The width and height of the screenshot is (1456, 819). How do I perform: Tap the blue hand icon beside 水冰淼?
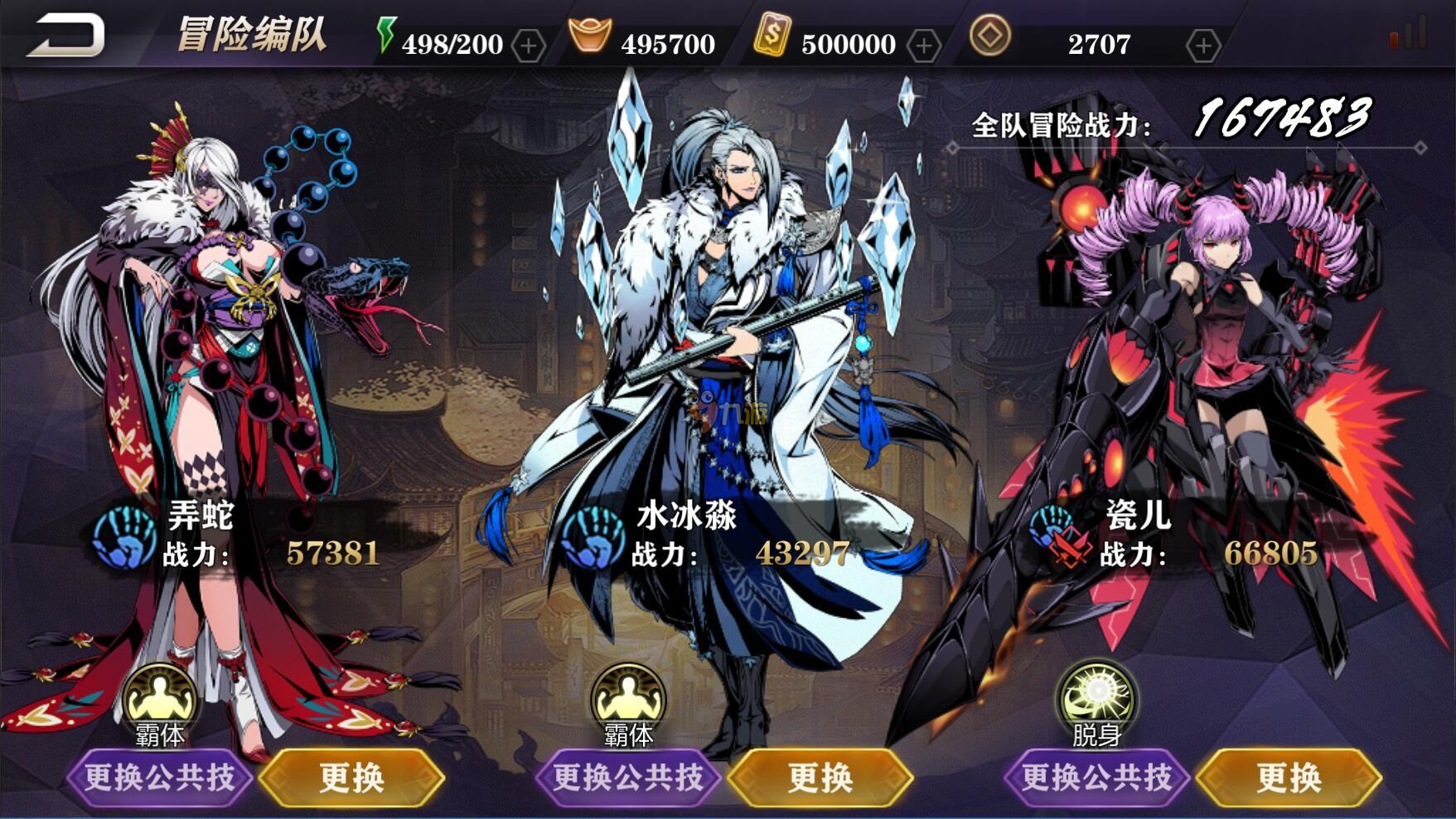[x=593, y=536]
